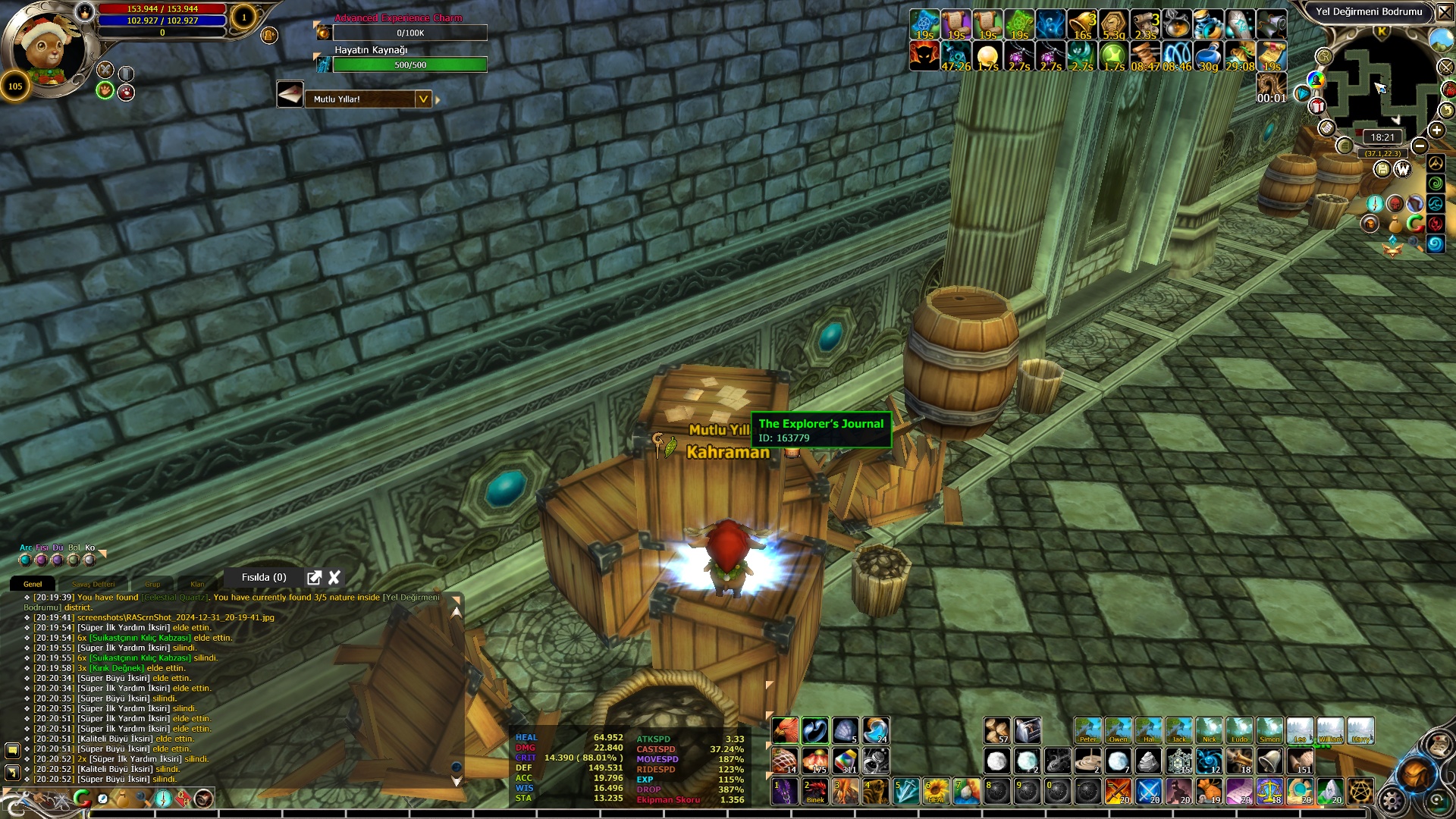
Task: Close the Fısılda whisper panel
Action: coord(334,578)
